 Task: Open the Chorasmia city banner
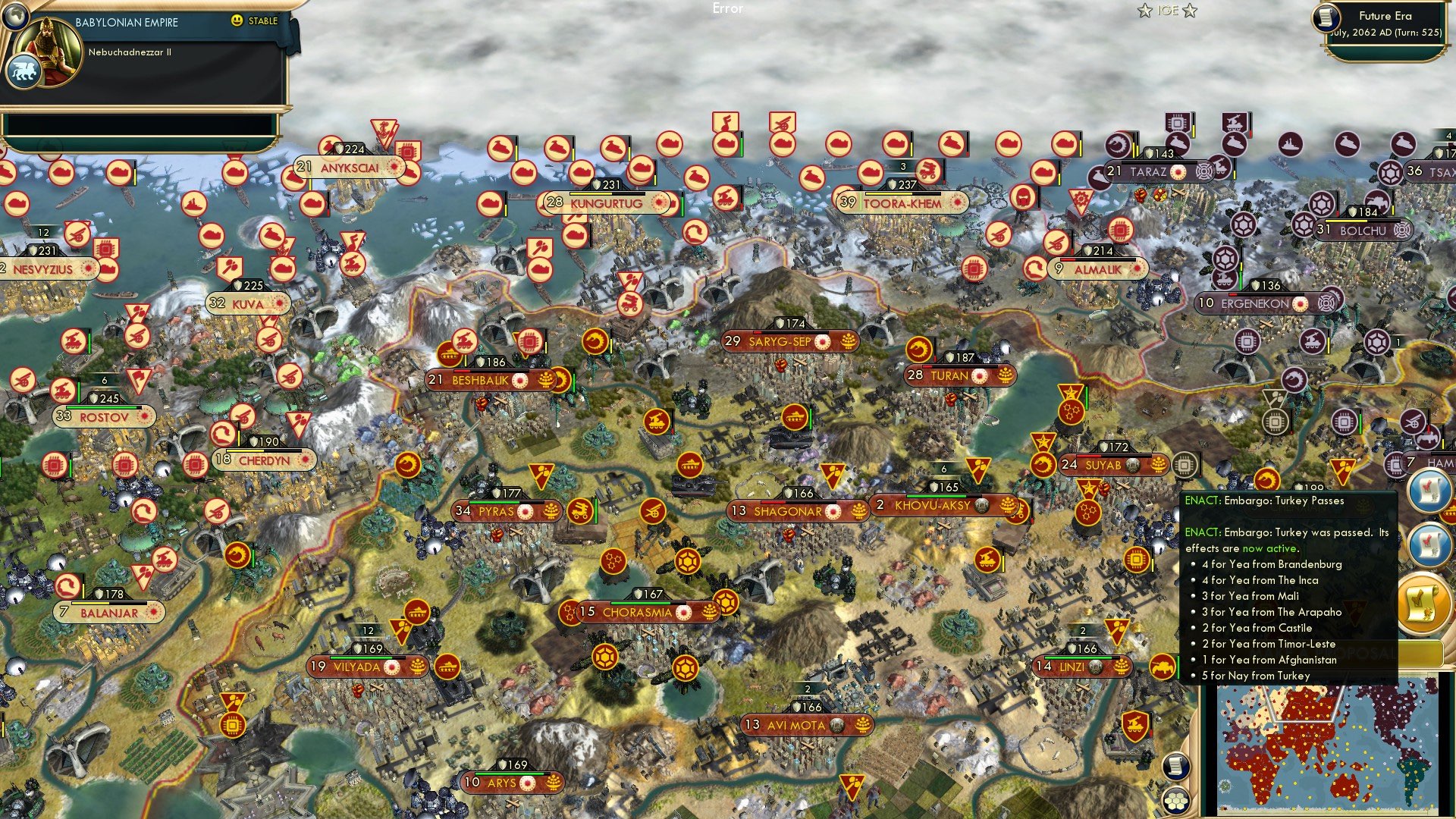637,613
